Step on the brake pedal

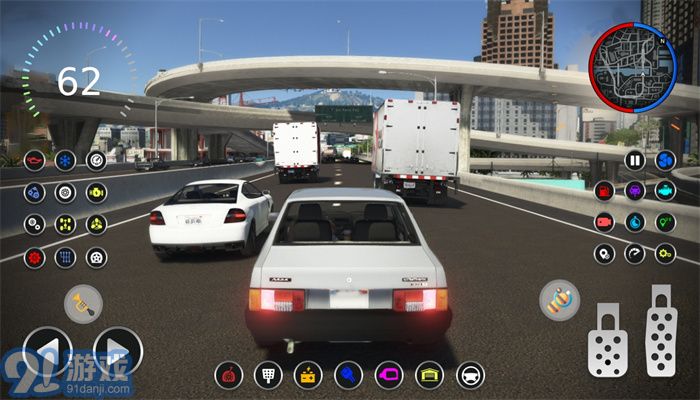(607, 340)
